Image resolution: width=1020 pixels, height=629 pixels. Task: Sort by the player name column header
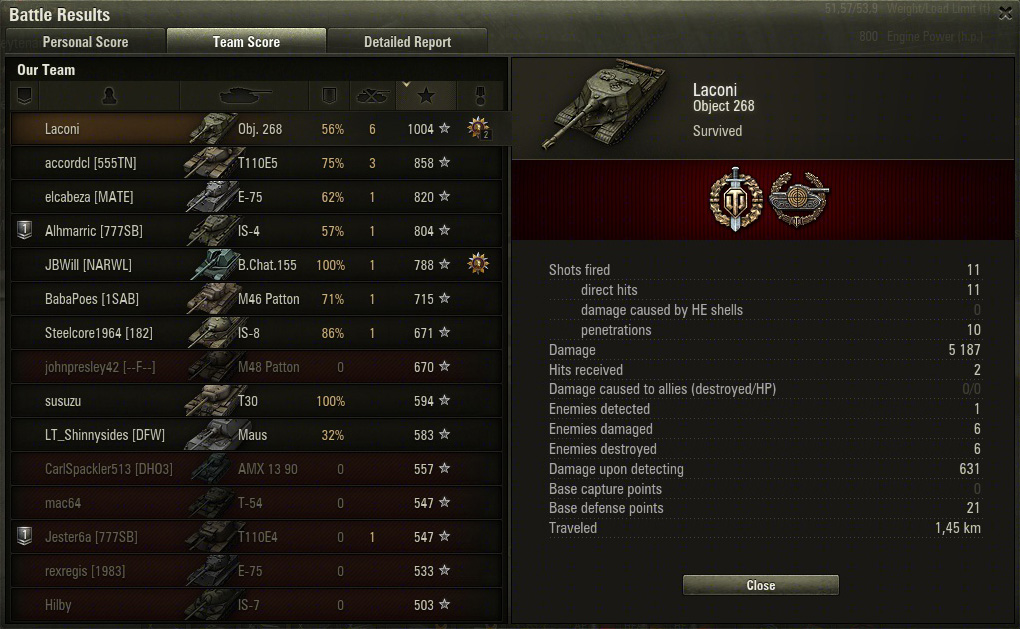(110, 96)
